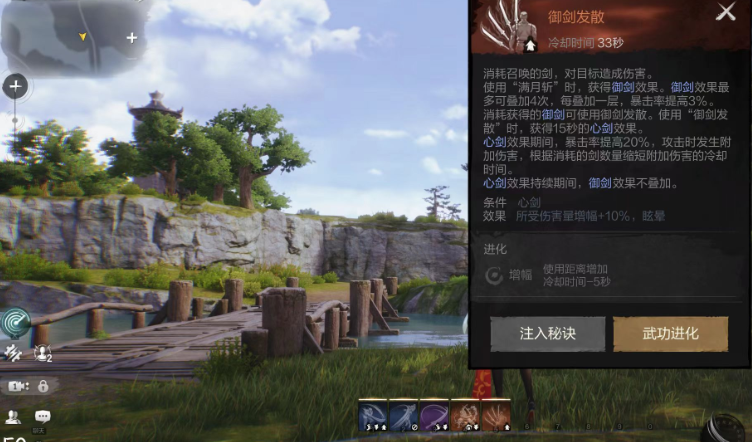
Task: Open the chat speech bubble icon
Action: click(43, 417)
